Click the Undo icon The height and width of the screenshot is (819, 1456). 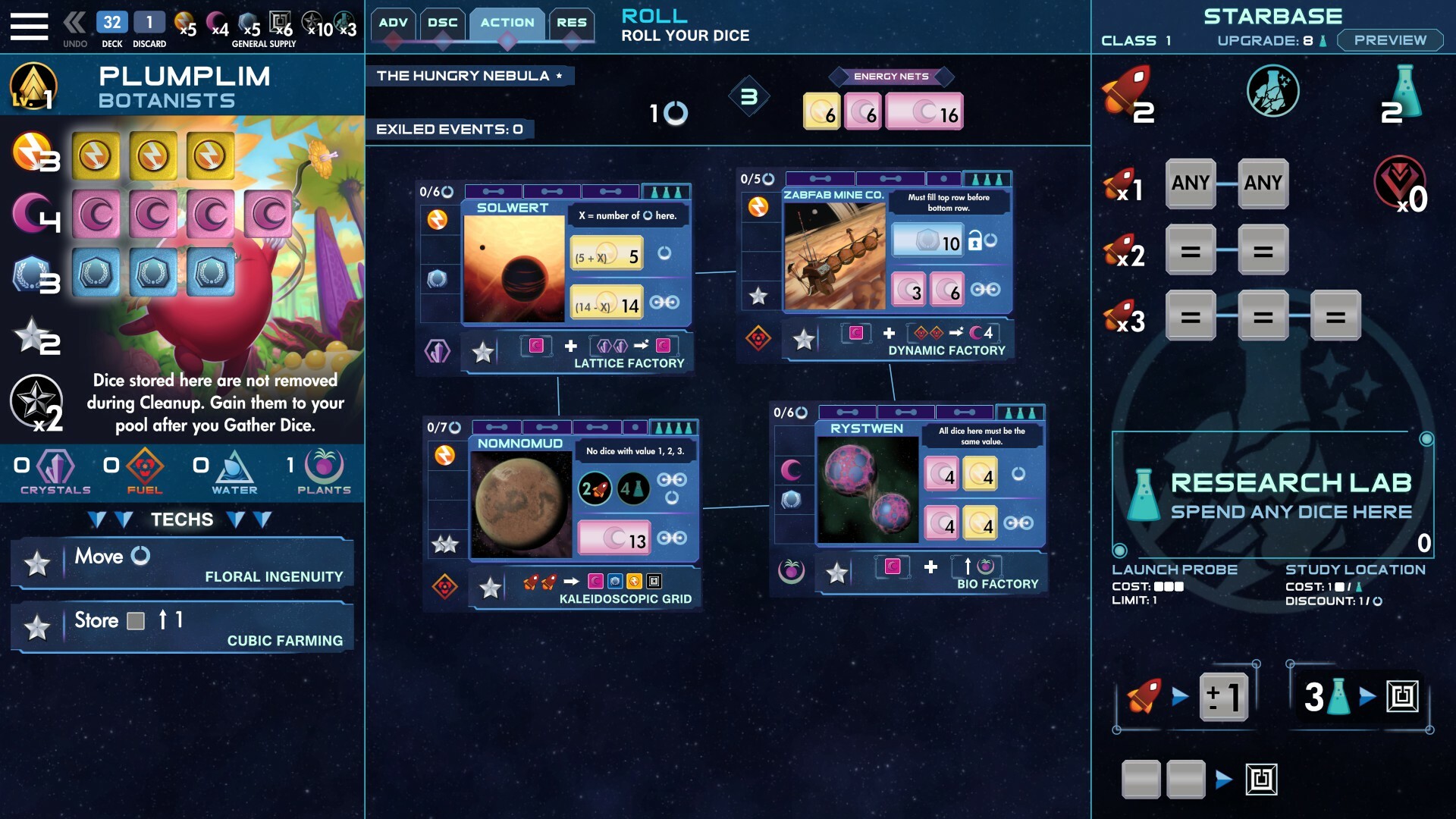click(x=73, y=21)
